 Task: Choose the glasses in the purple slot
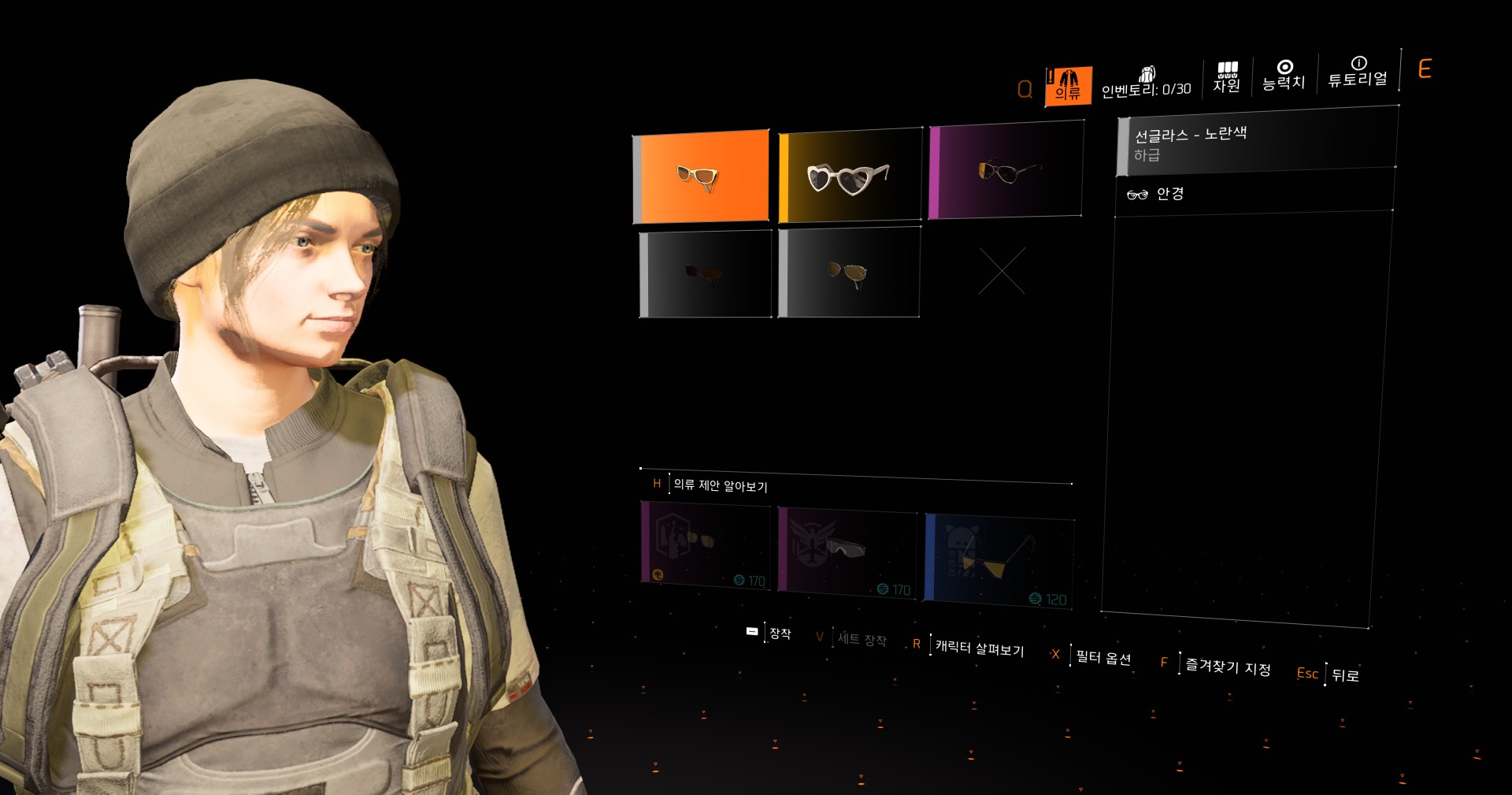pyautogui.click(x=1006, y=169)
